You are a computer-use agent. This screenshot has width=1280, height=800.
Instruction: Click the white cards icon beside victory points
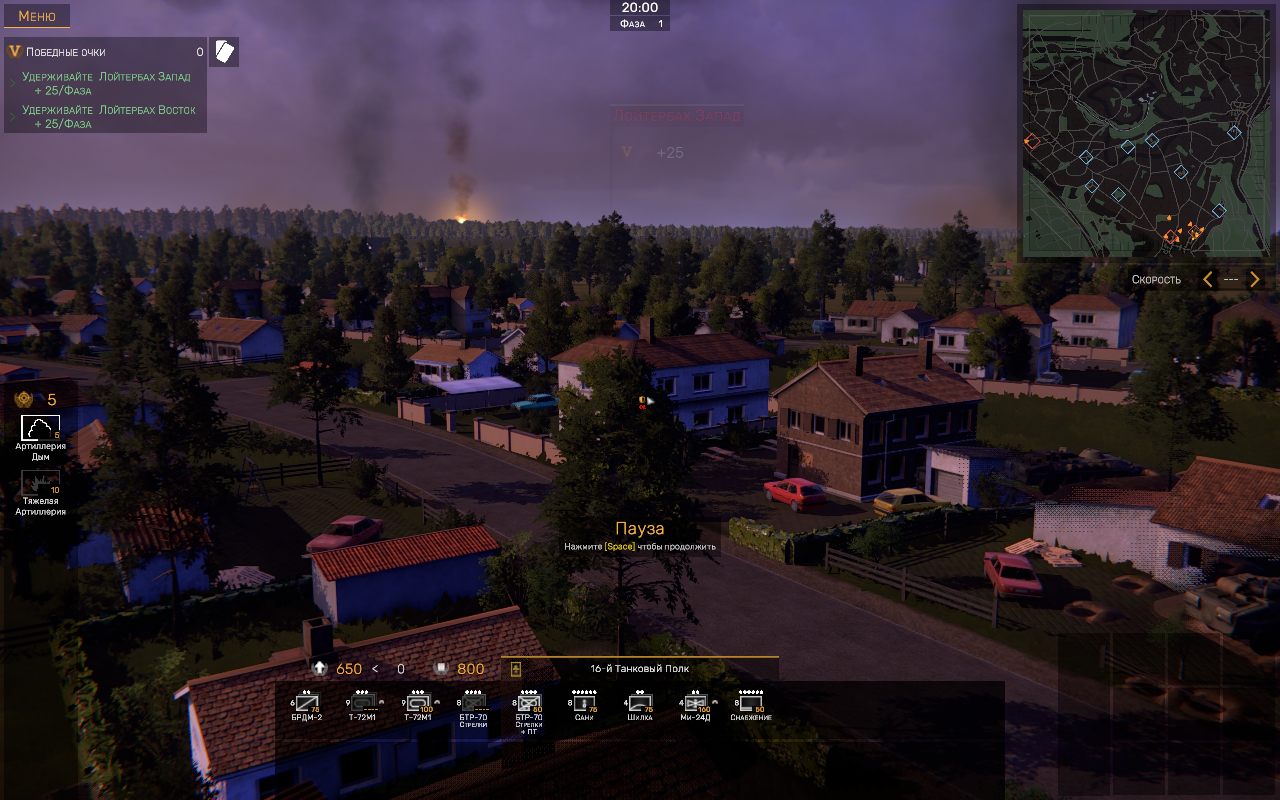tap(225, 52)
